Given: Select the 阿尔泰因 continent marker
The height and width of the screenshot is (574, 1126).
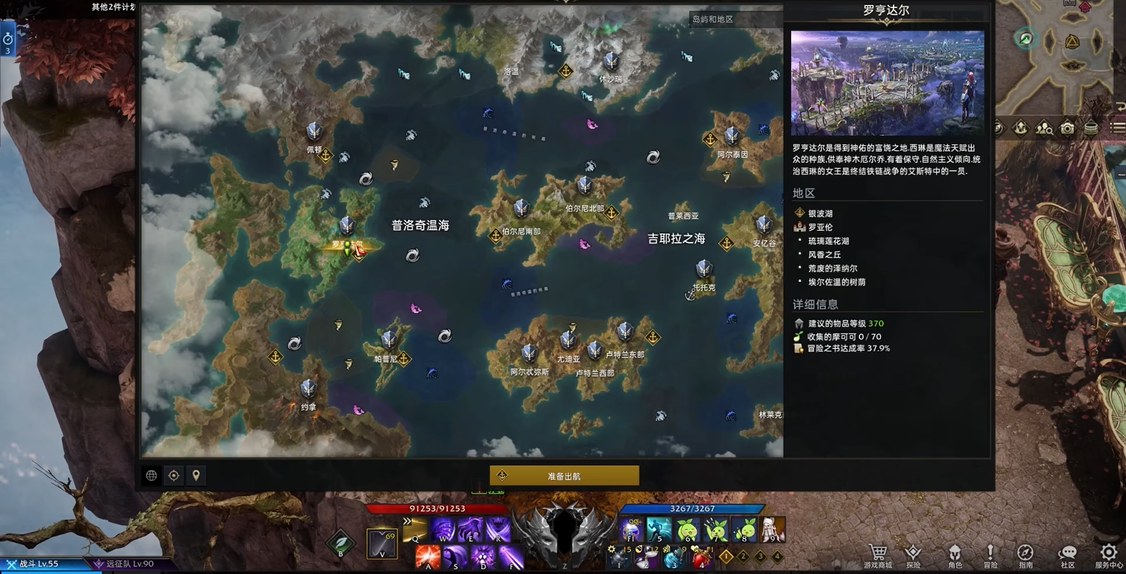Looking at the screenshot, I should point(732,137).
